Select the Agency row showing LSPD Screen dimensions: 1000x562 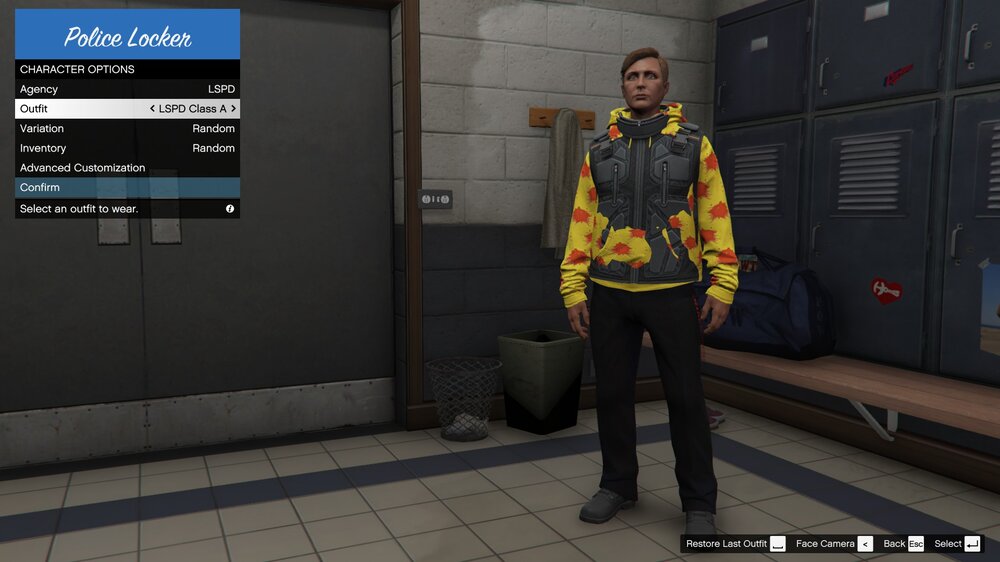(127, 89)
